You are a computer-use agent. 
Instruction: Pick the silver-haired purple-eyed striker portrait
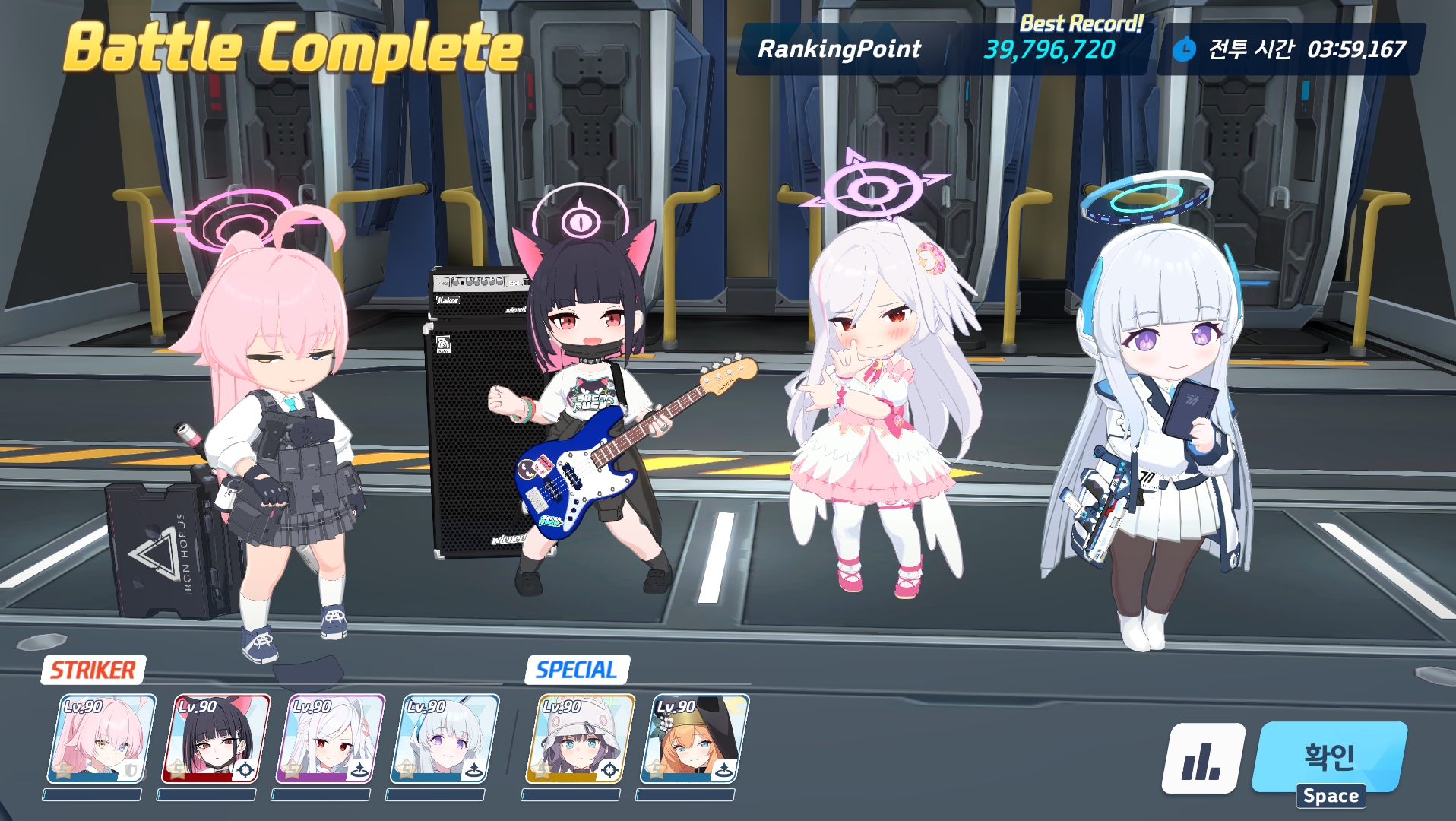pos(445,739)
